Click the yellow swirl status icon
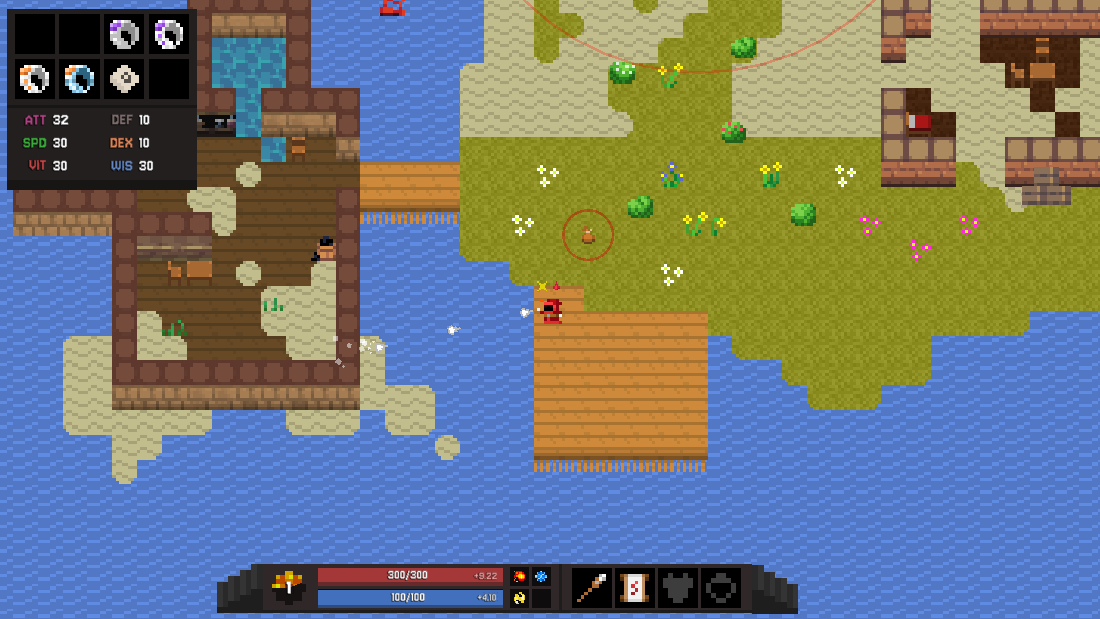Viewport: 1100px width, 619px height. (x=519, y=598)
